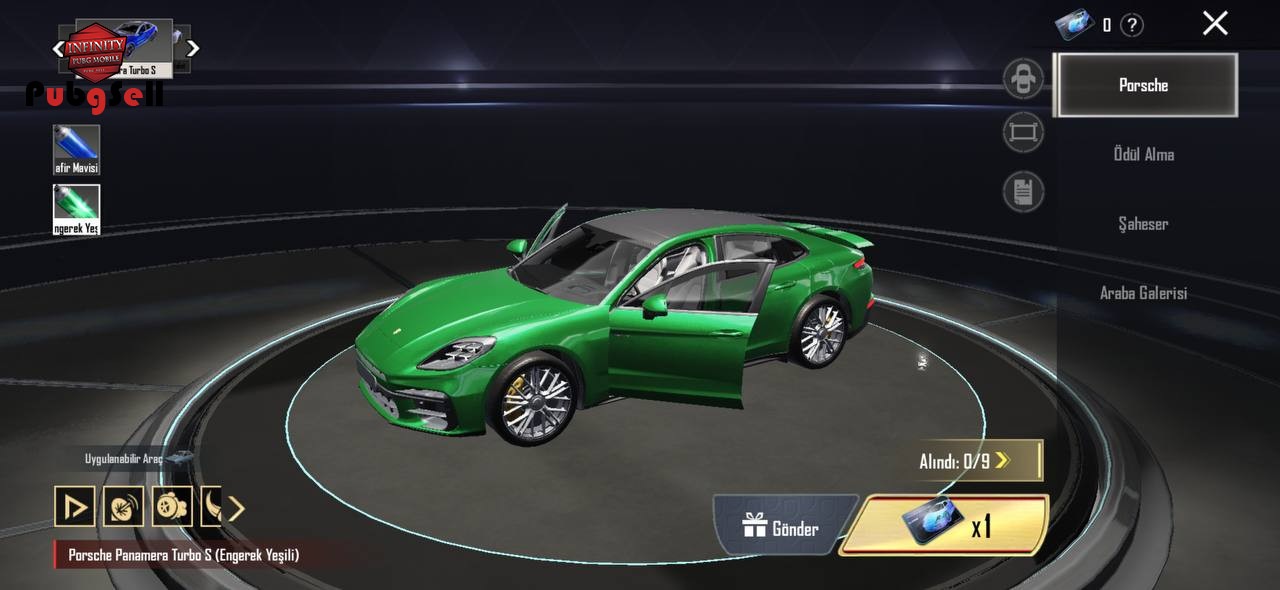Show the next car with right arrow
1280x590 pixels.
pyautogui.click(x=193, y=48)
